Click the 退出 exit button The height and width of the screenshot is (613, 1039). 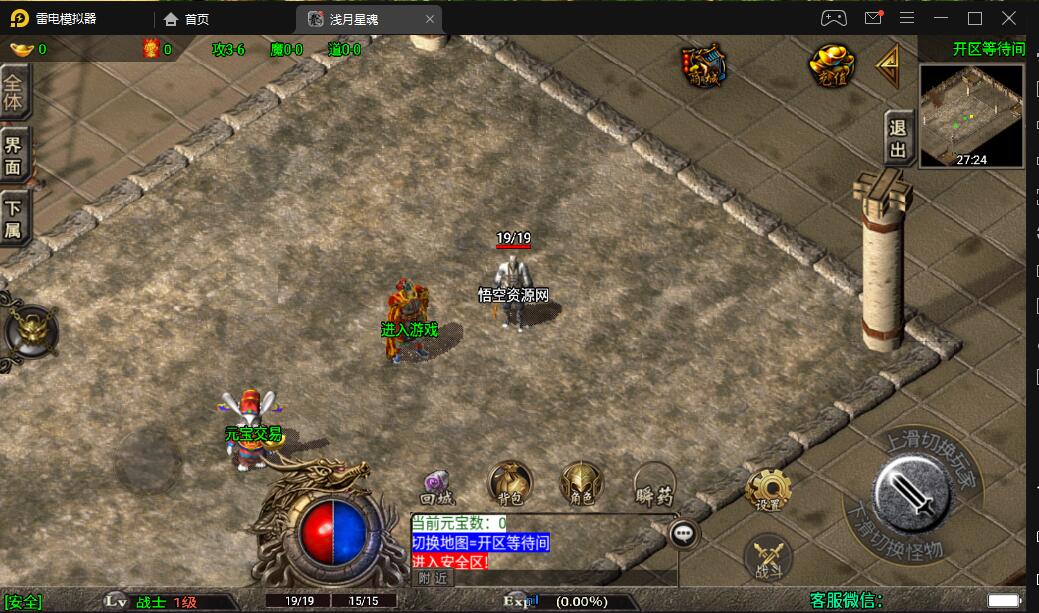tap(898, 137)
